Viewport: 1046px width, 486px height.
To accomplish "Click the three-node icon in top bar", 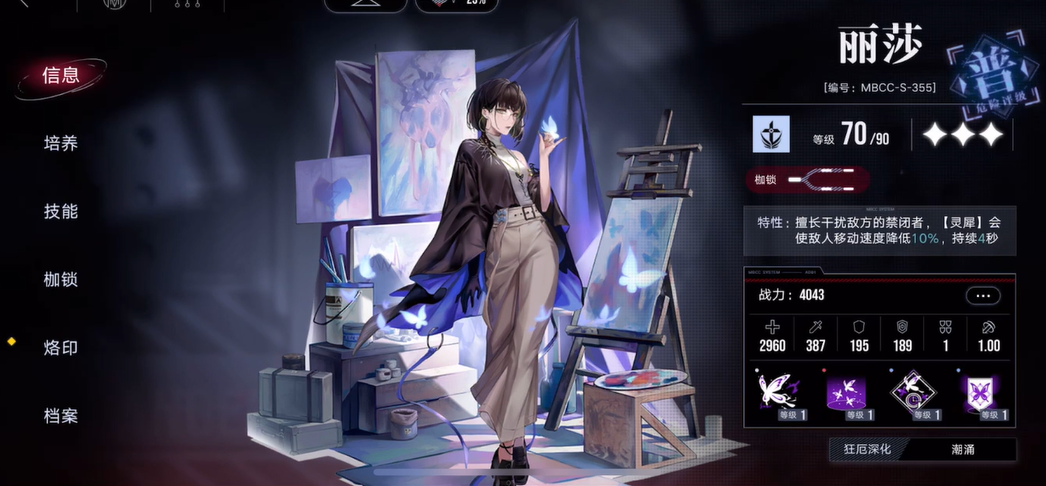I will click(x=181, y=5).
